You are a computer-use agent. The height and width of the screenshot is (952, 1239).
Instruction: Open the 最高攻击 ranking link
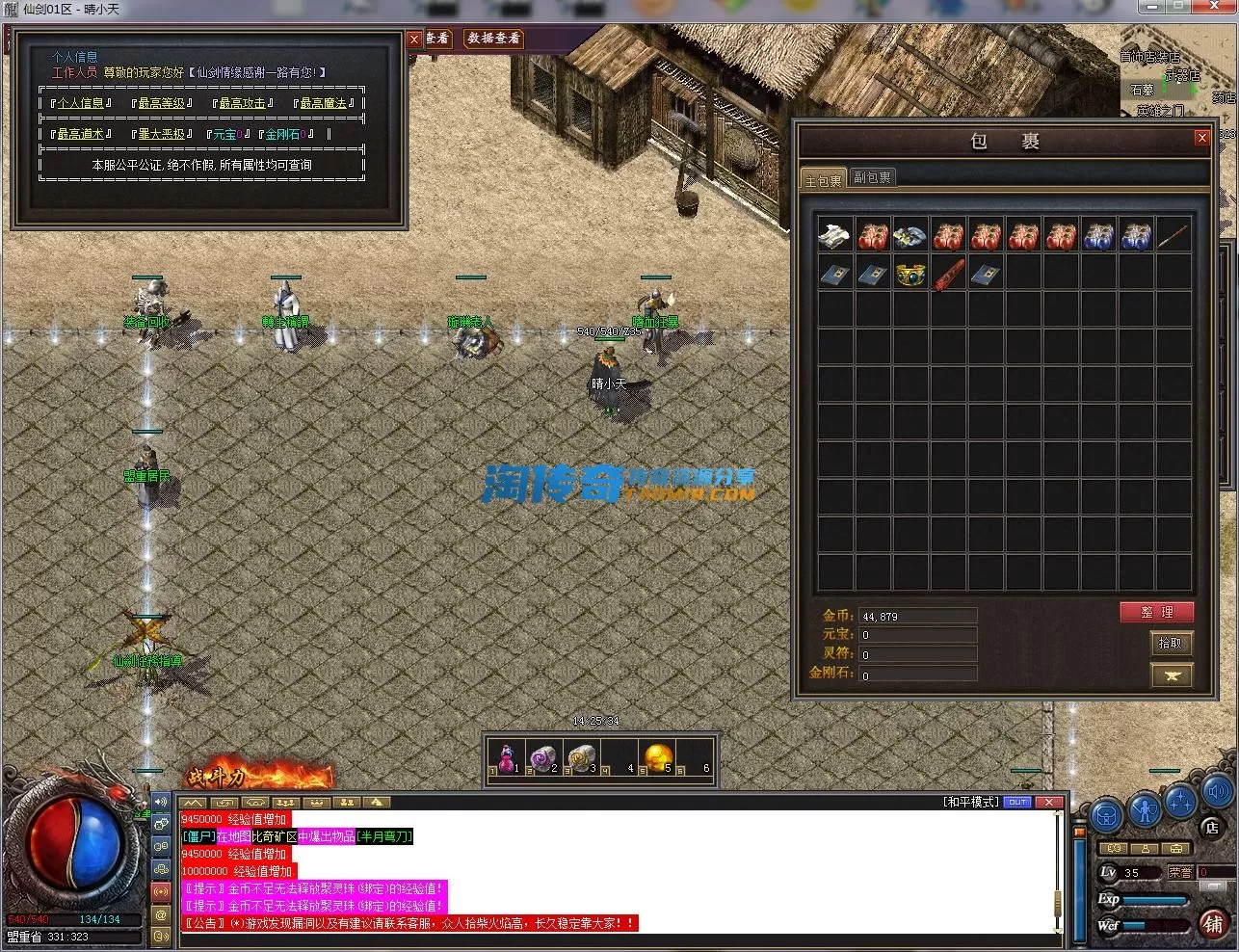click(x=241, y=103)
